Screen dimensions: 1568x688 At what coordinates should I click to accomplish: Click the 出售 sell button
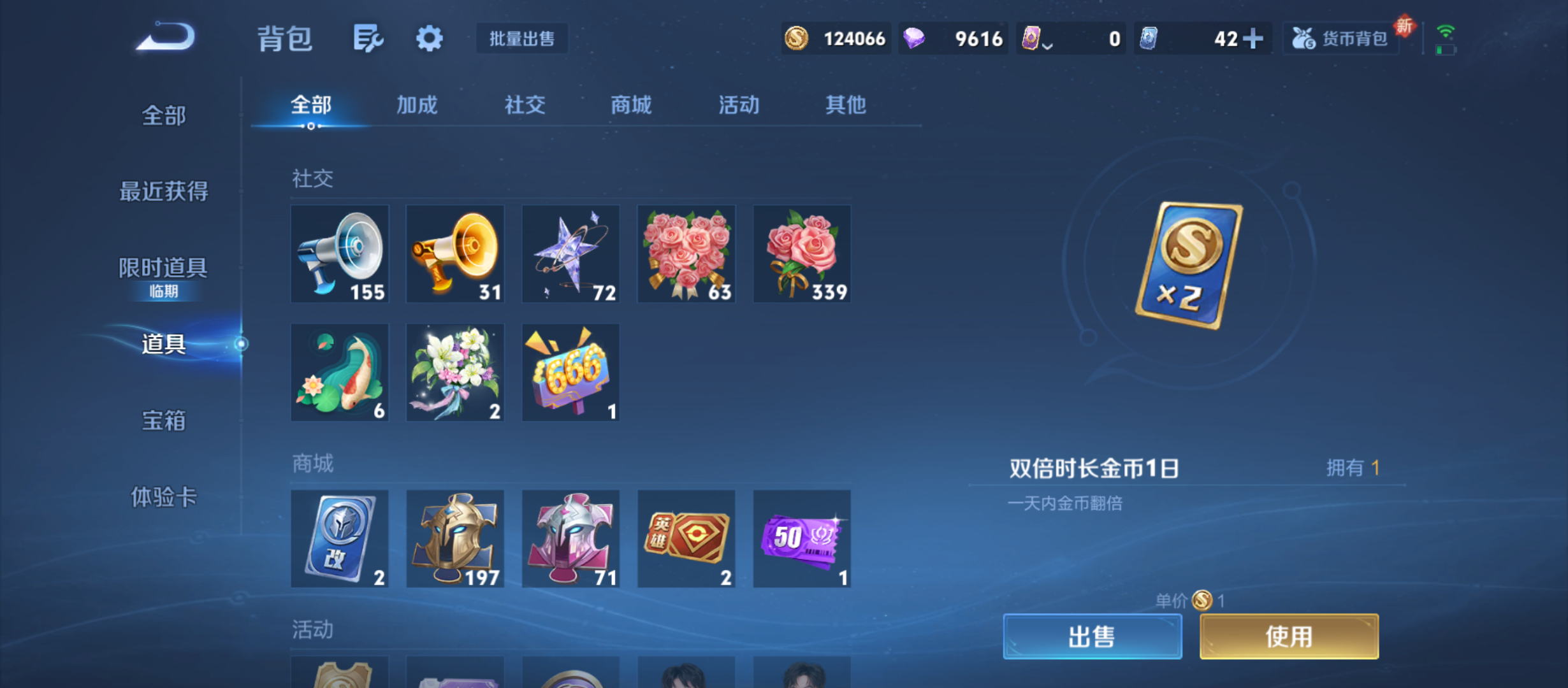[1093, 636]
